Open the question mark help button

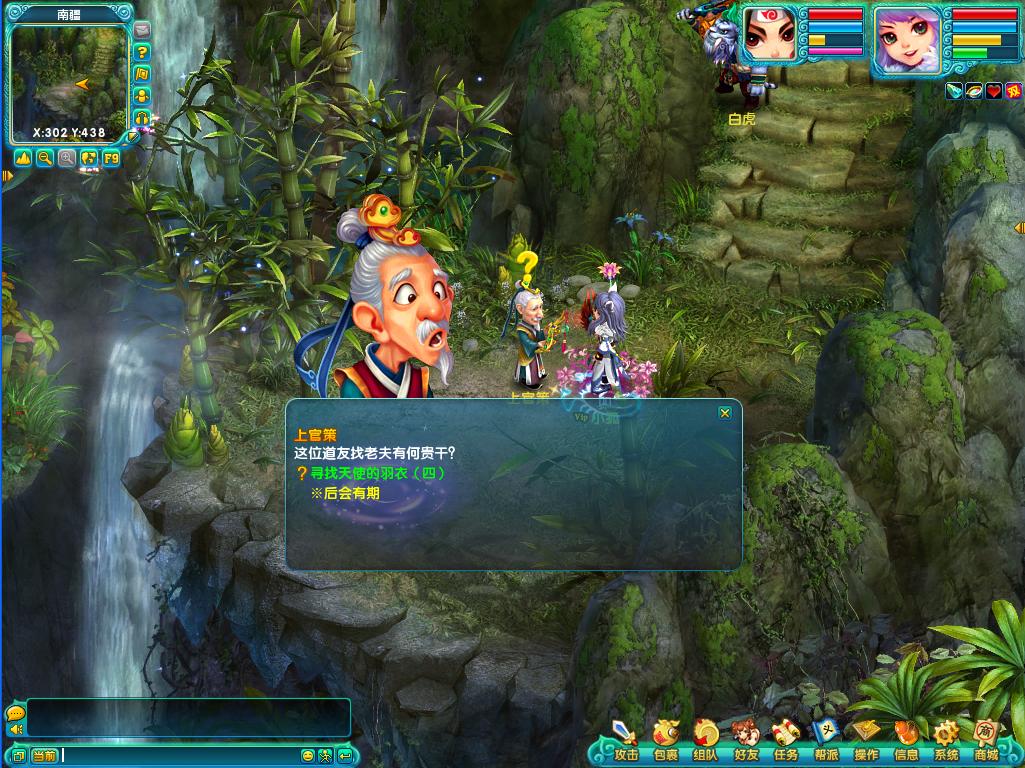click(x=142, y=52)
